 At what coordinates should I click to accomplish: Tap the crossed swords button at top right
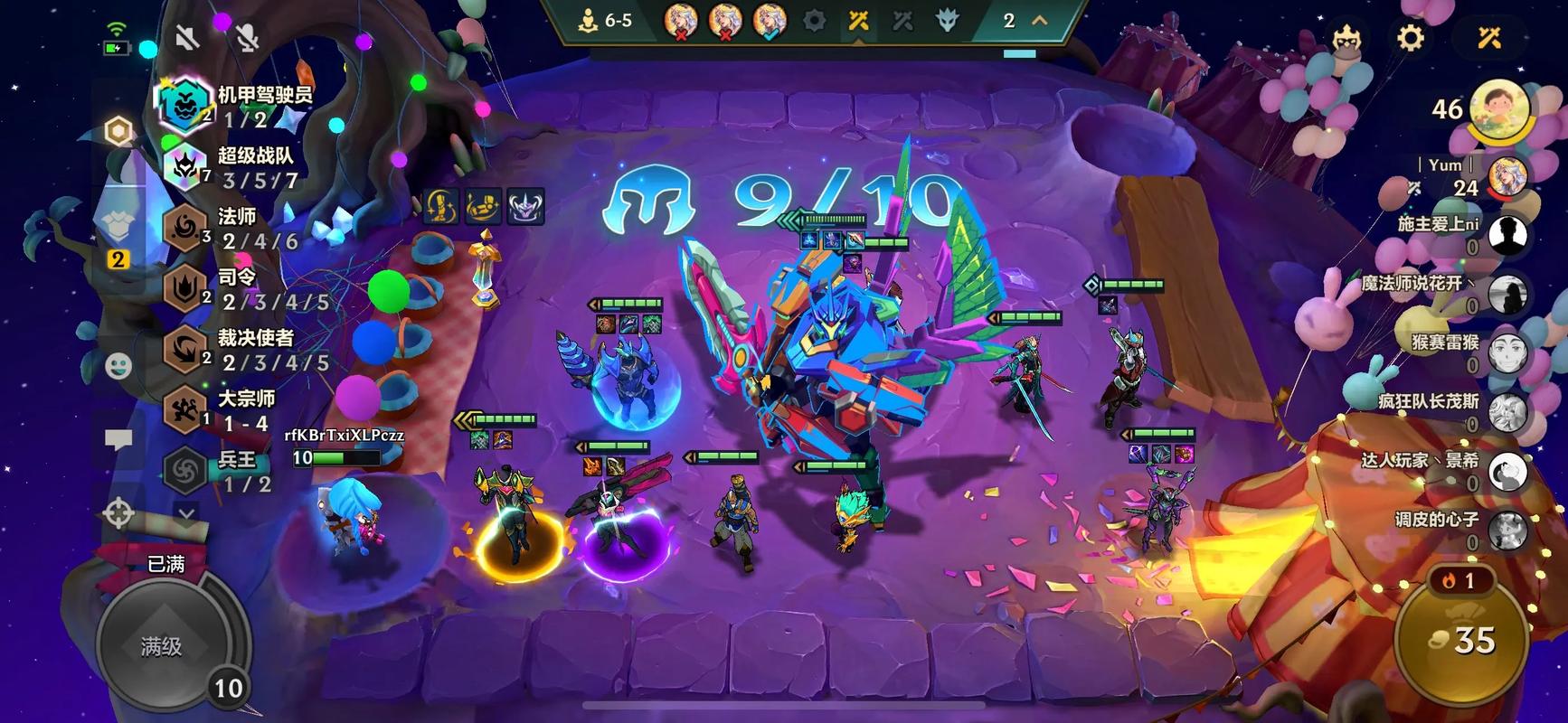point(1489,38)
